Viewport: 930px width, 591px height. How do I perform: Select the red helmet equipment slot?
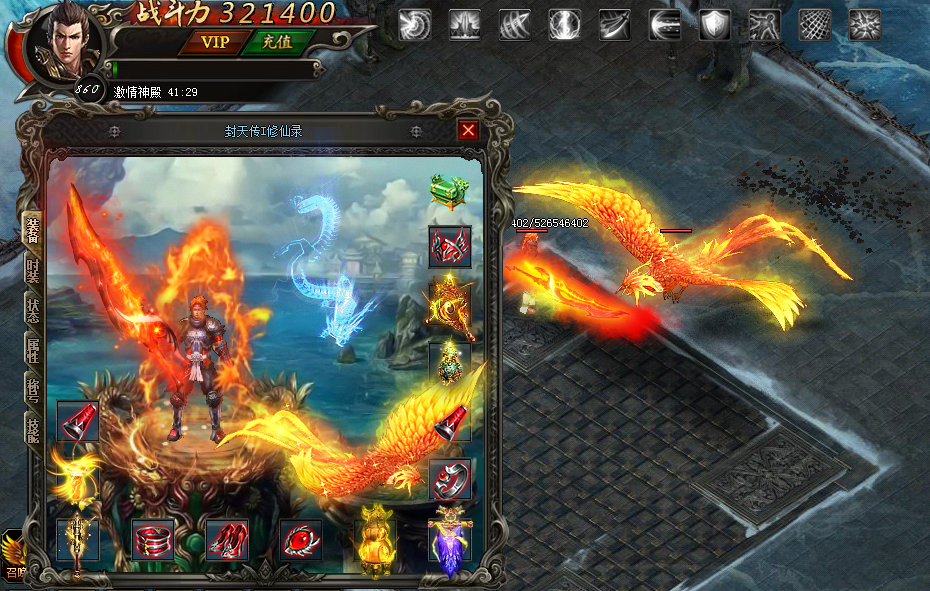(x=449, y=246)
